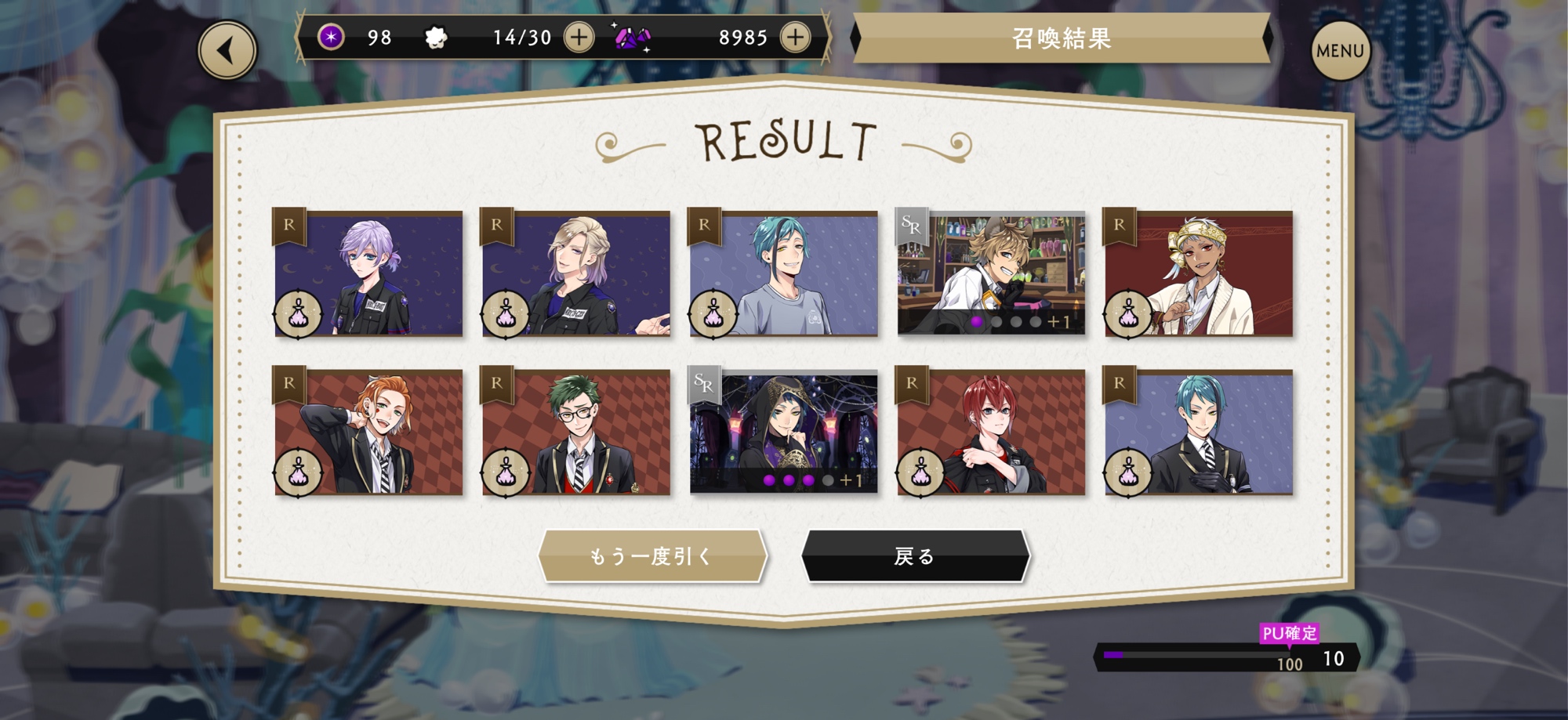Select the red-haired R card
Image resolution: width=1568 pixels, height=720 pixels.
click(991, 432)
